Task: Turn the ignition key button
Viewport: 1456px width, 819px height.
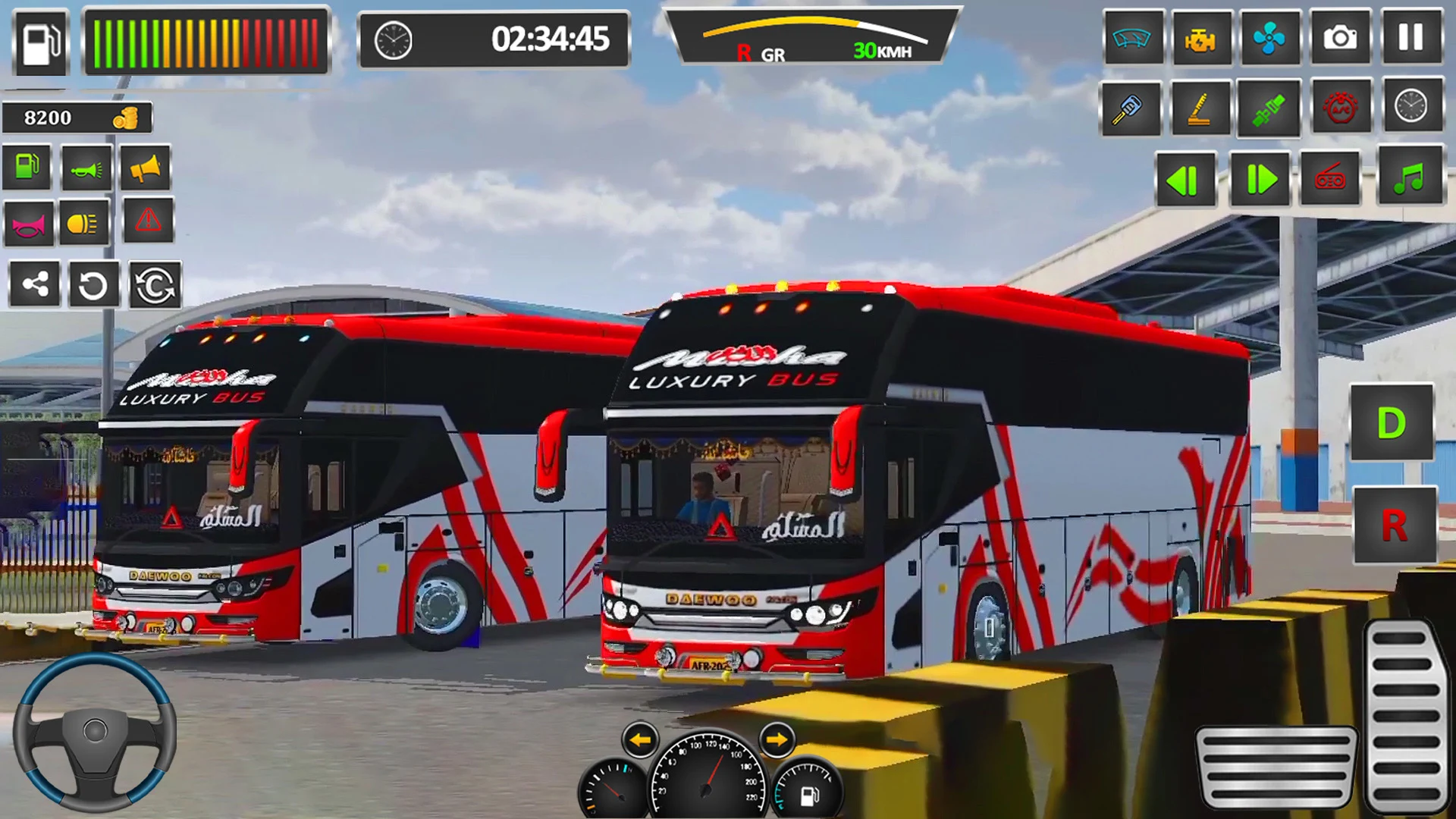Action: [x=1129, y=108]
